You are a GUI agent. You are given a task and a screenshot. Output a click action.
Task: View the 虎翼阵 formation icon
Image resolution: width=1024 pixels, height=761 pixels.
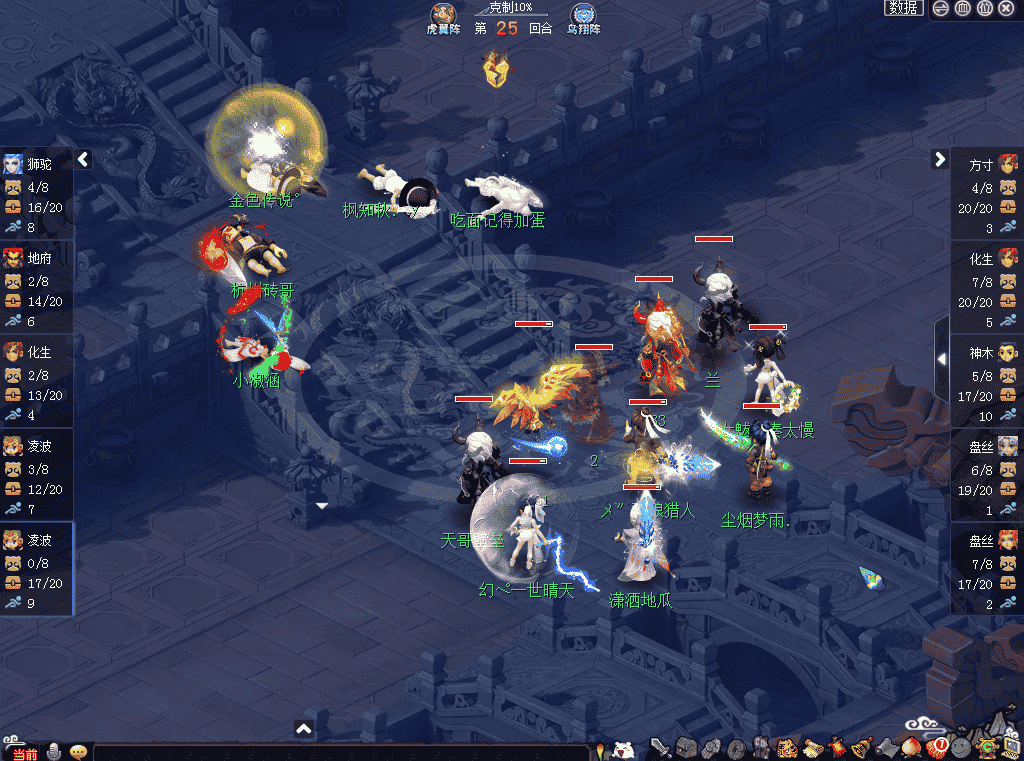pyautogui.click(x=443, y=15)
